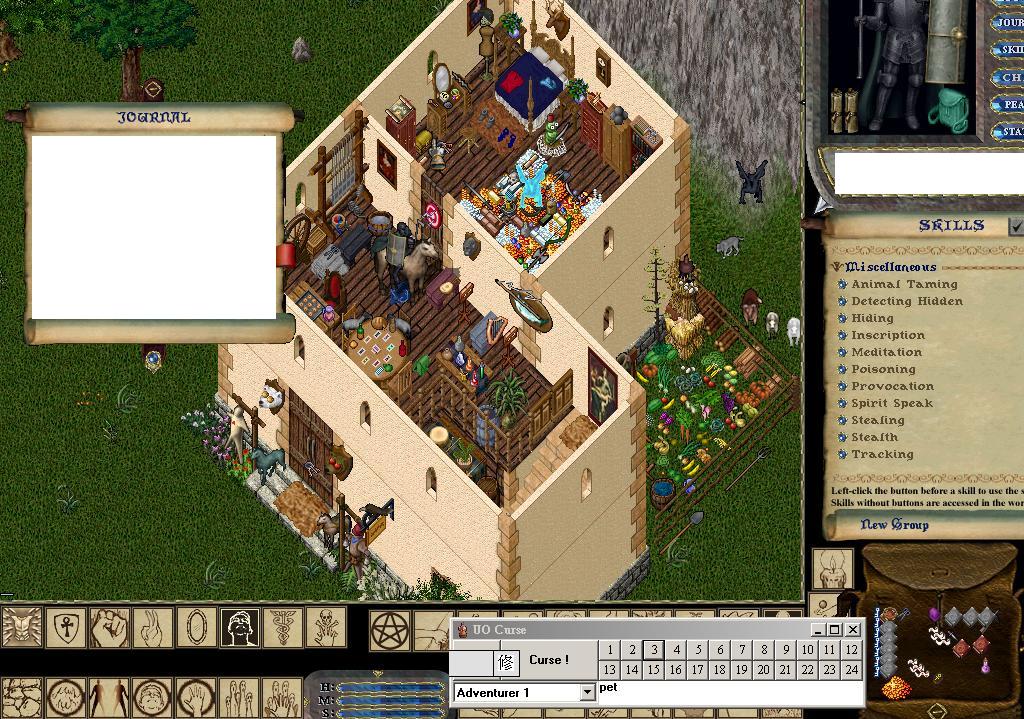Select the caduceus snake staff spell icon

click(283, 628)
